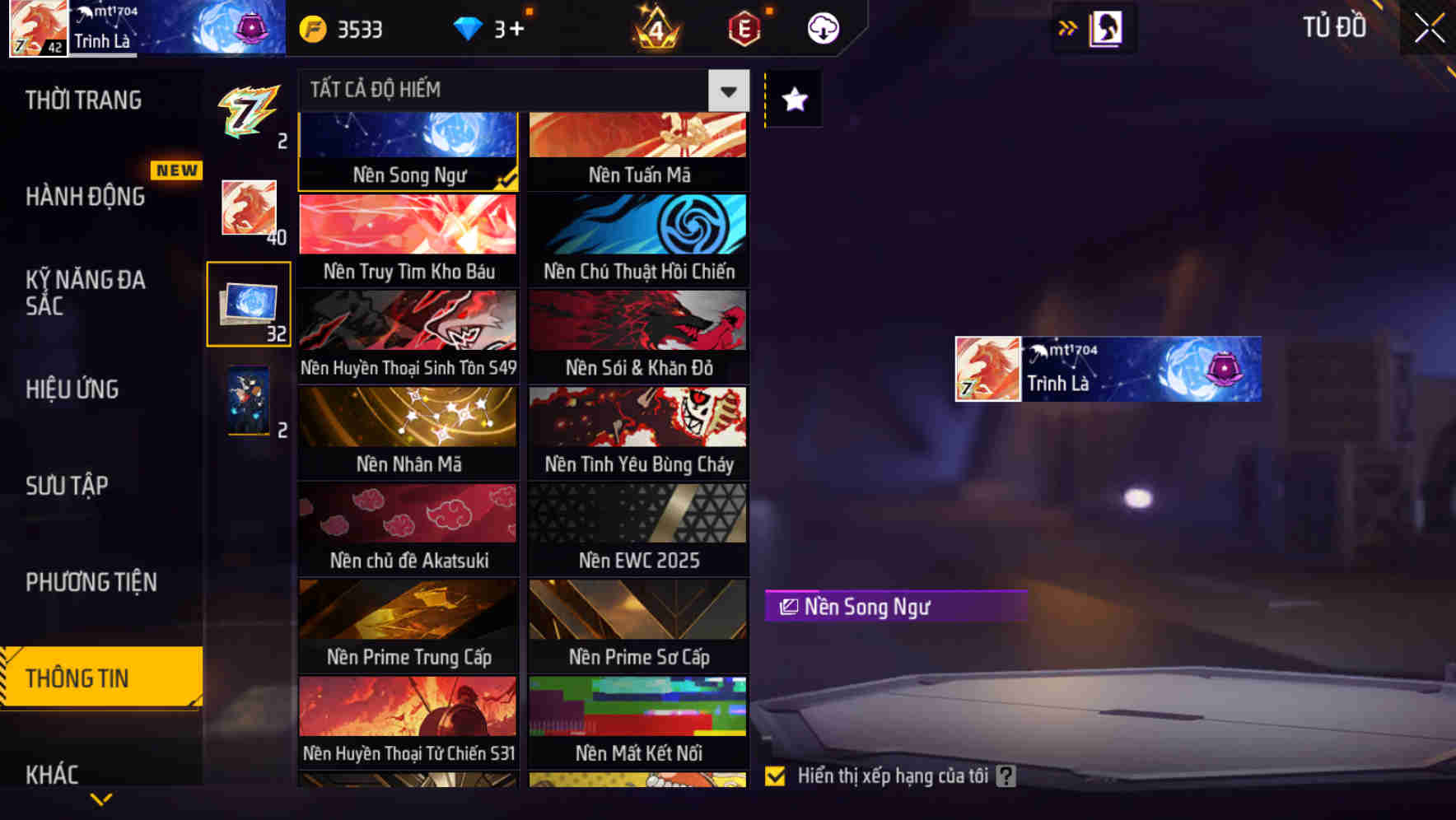
Task: Click the blue diamond currency icon
Action: pyautogui.click(x=468, y=28)
